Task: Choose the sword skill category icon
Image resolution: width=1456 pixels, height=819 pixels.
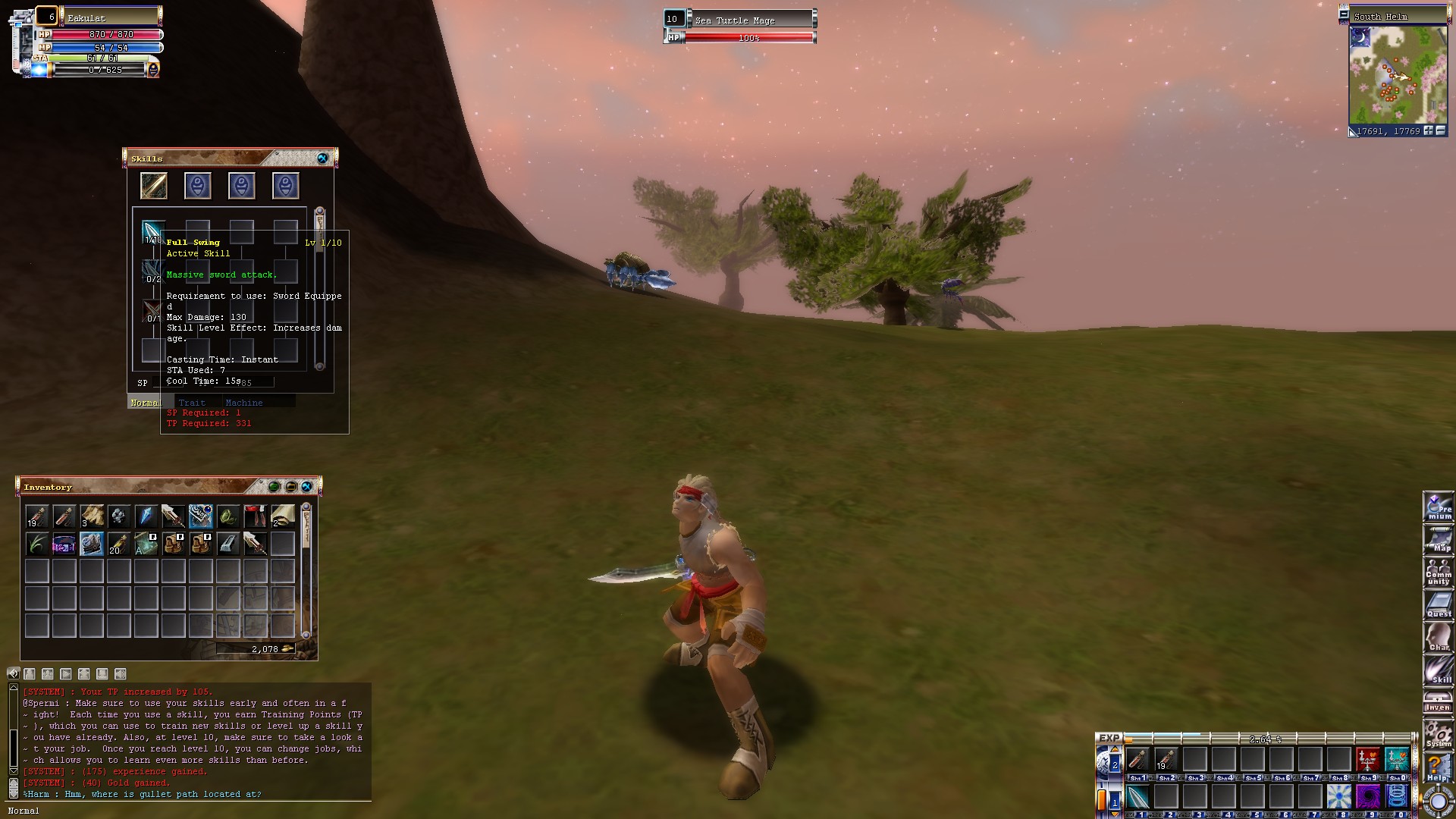Action: (153, 186)
